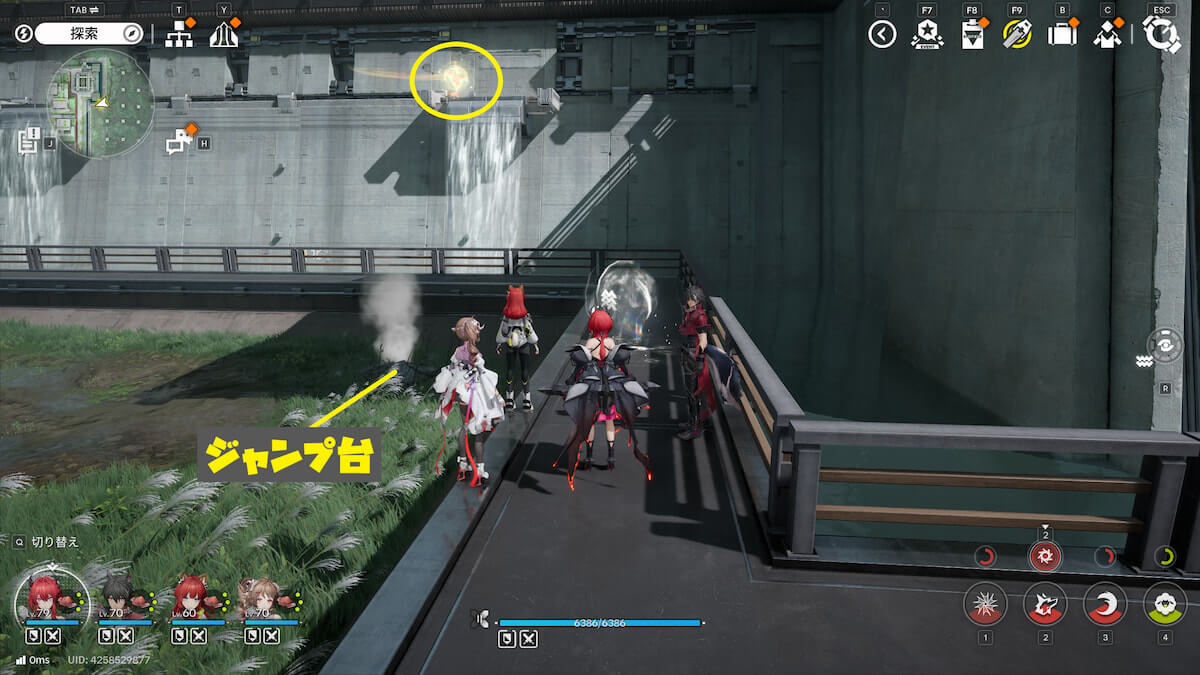The height and width of the screenshot is (675, 1200).
Task: Activate the starburst skill in slot 1
Action: tap(985, 604)
